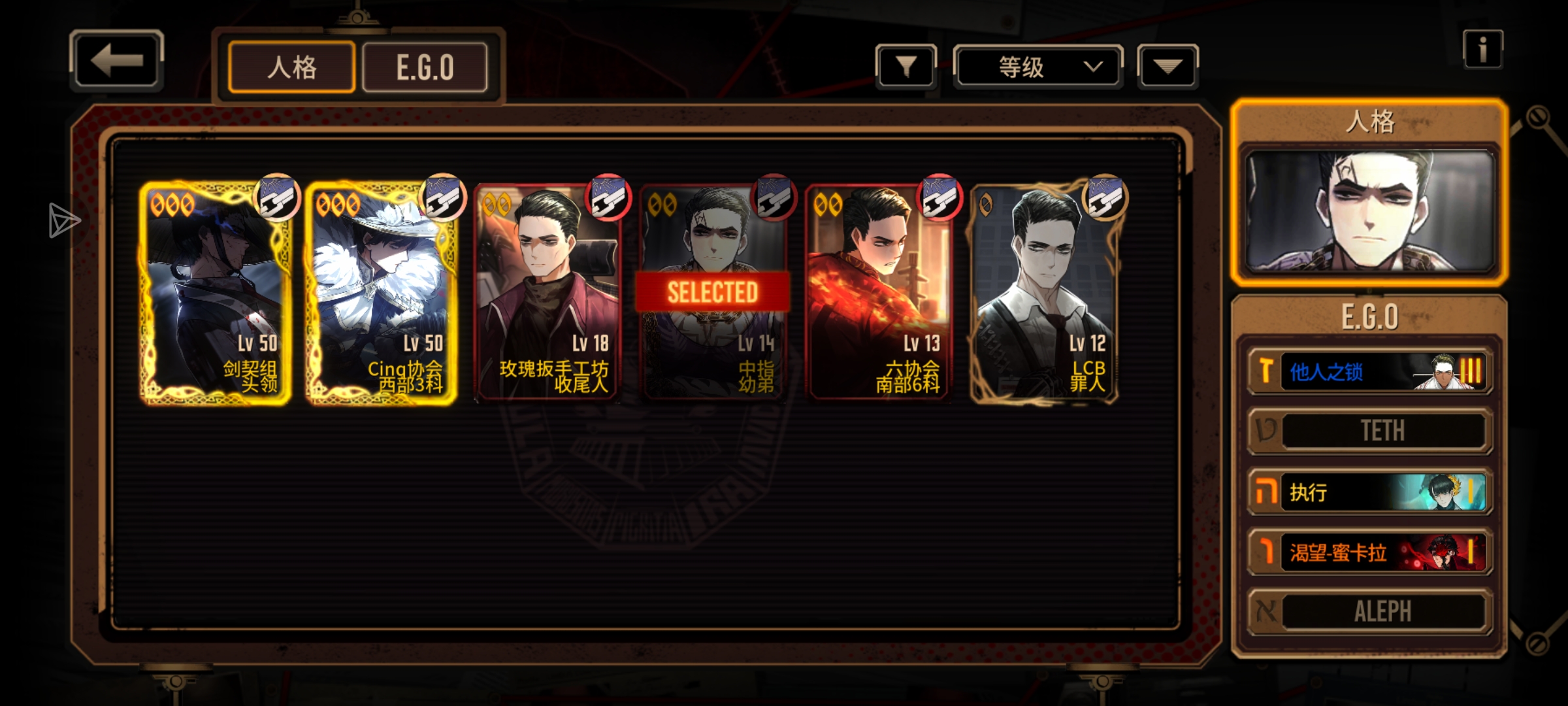
Task: Go back using the arrow button
Action: coord(116,61)
